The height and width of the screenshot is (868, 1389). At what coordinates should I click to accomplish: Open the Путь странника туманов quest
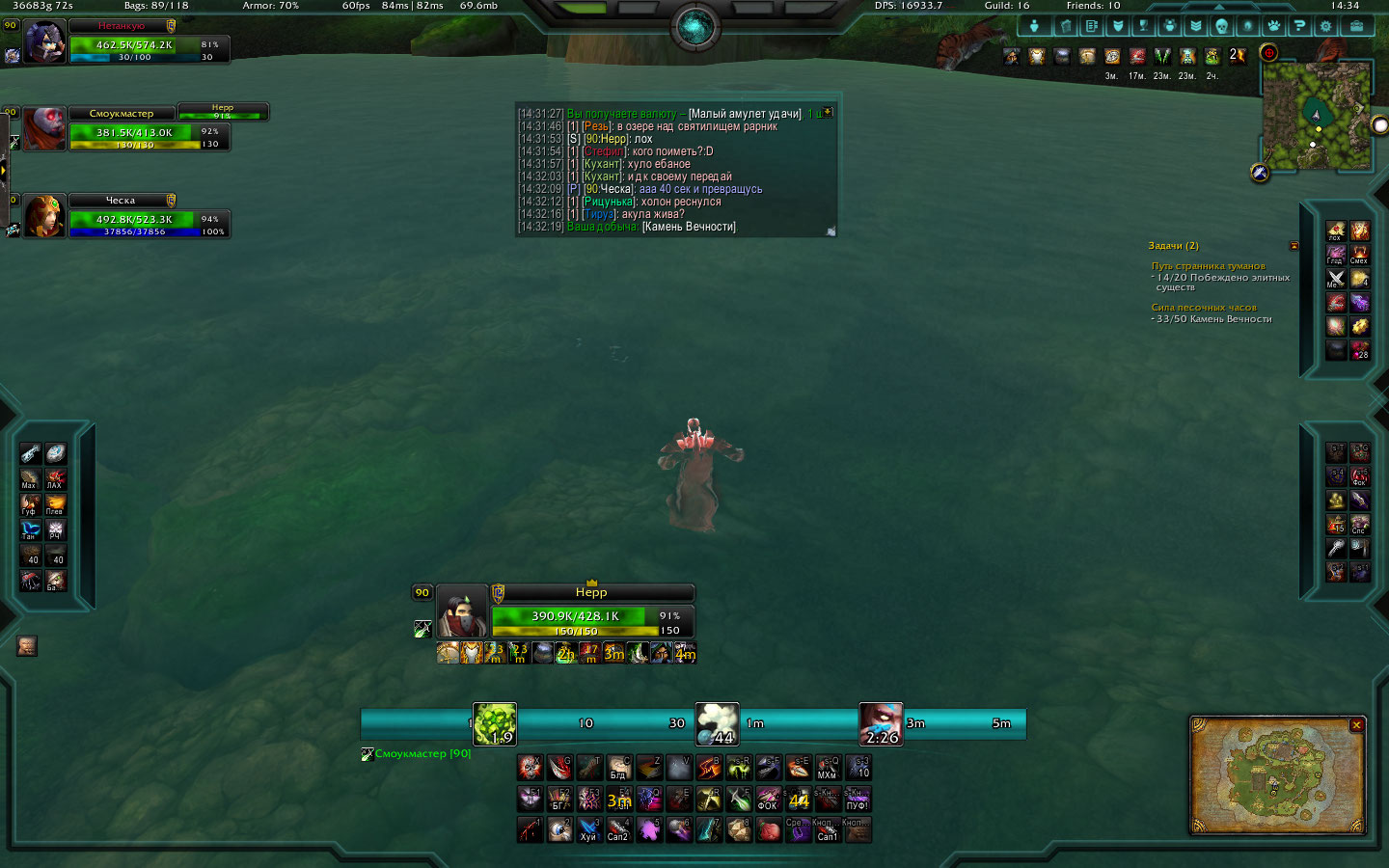[x=1208, y=266]
